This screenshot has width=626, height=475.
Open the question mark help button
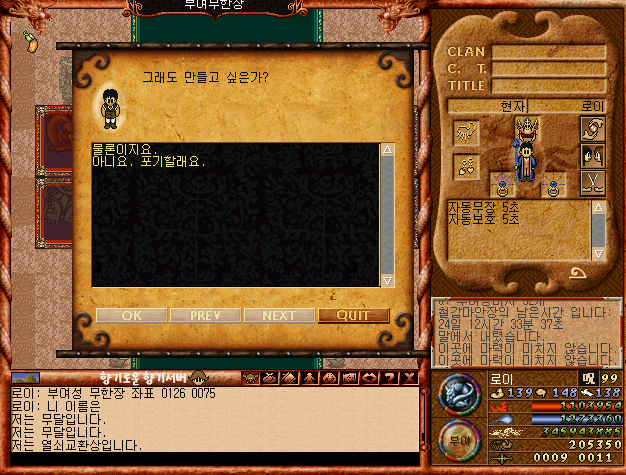(389, 378)
